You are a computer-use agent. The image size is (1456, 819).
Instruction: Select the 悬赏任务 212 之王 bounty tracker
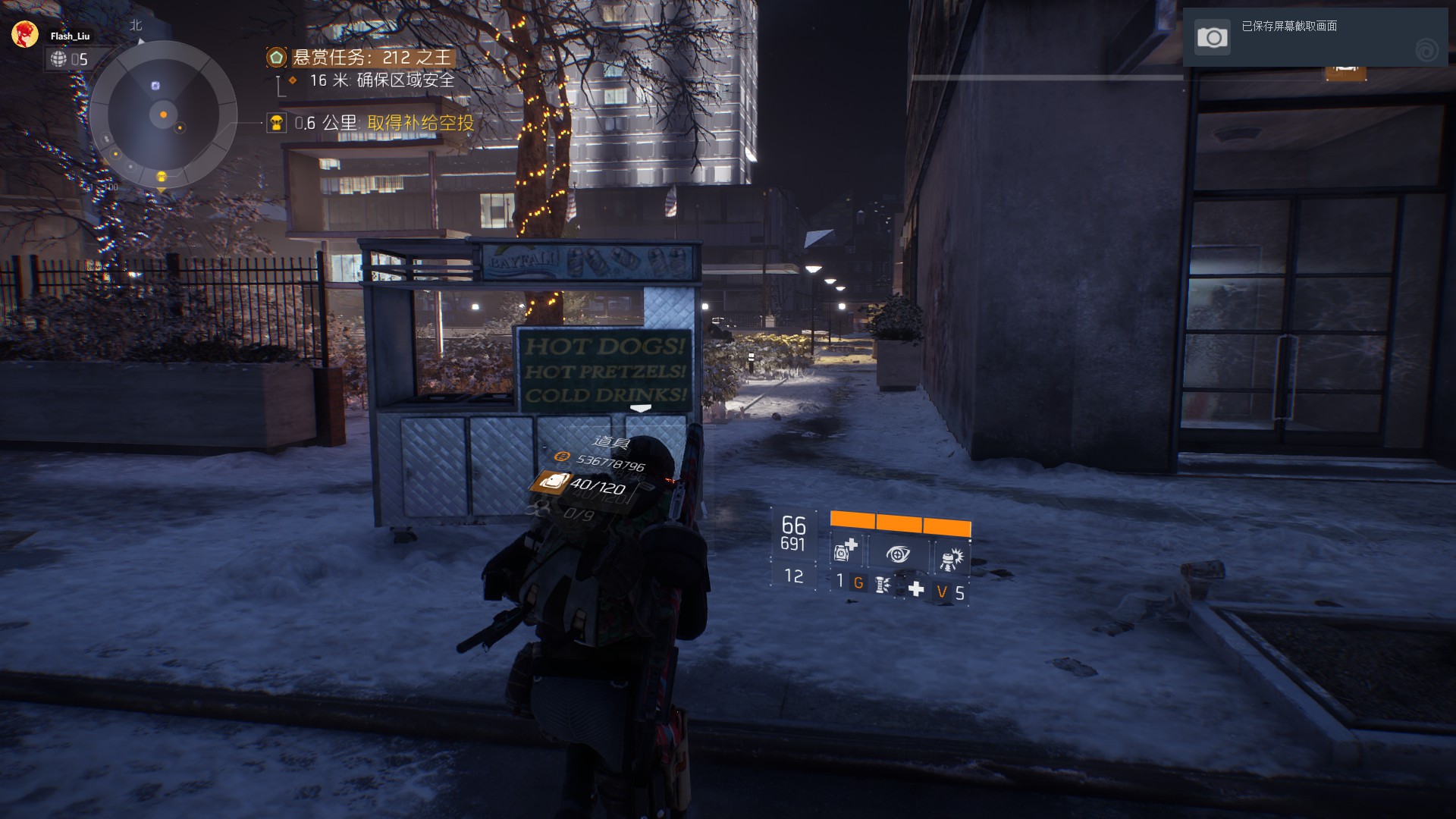click(371, 58)
